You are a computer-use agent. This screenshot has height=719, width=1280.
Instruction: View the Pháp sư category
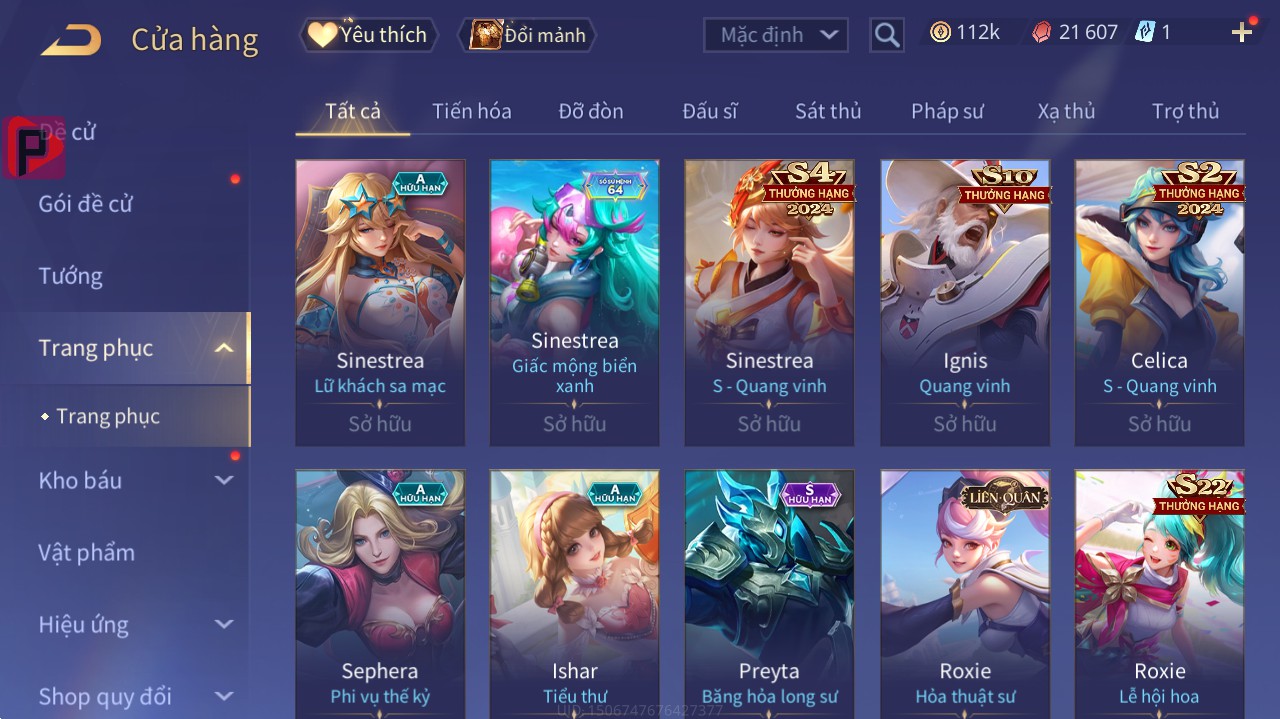947,111
